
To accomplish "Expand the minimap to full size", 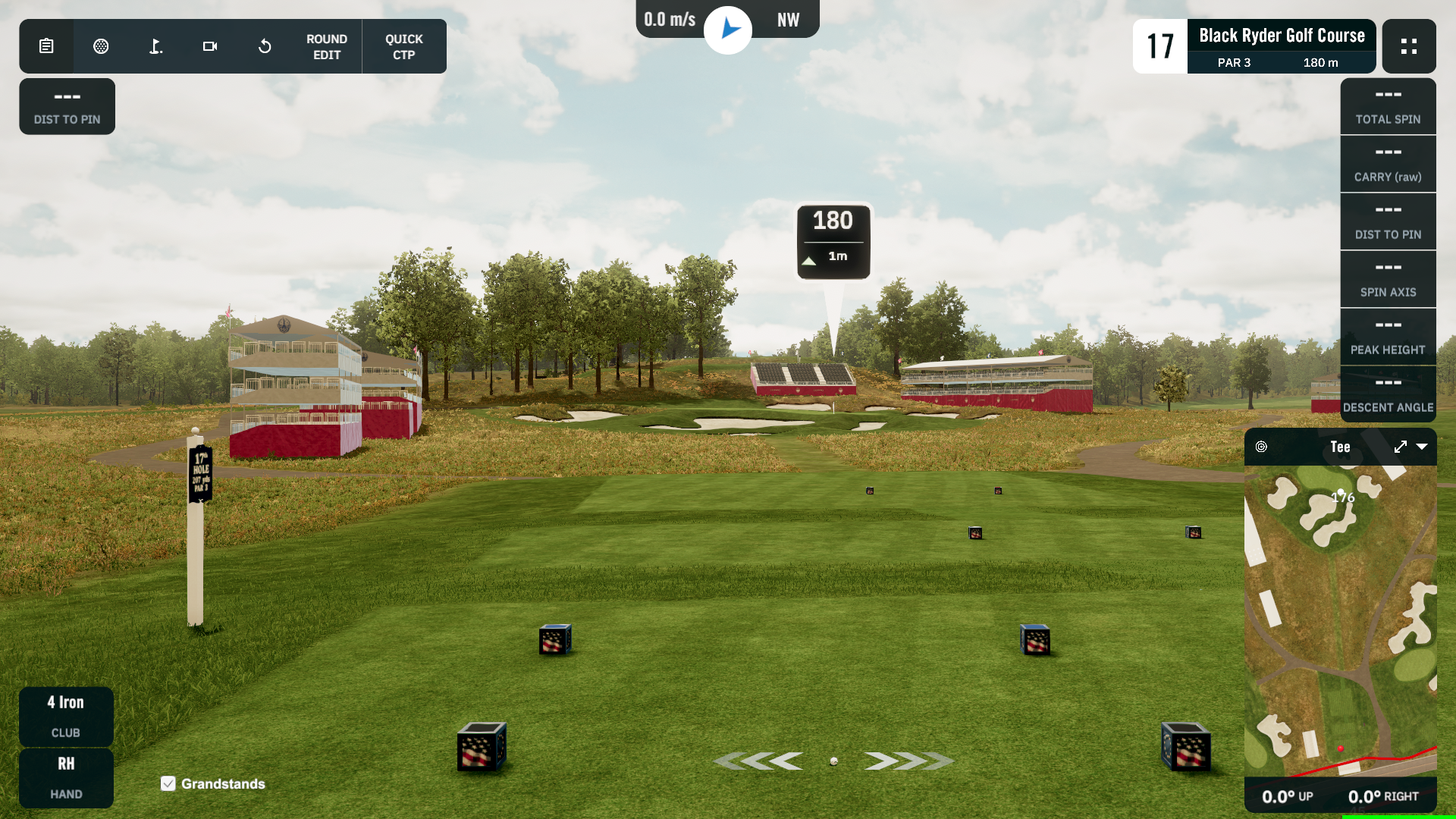I will click(1400, 447).
